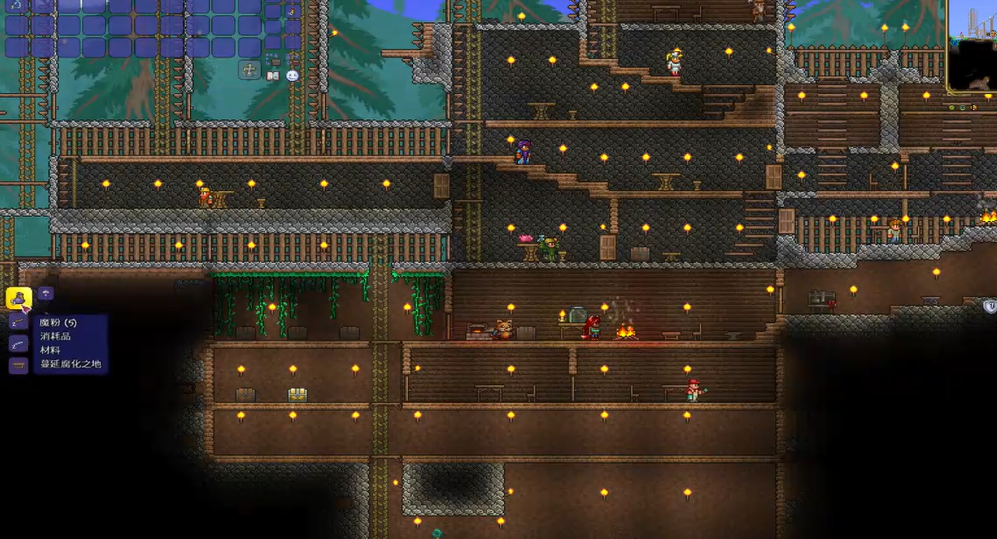This screenshot has height=539, width=997.
Task: Click the minimap in the corner
Action: coord(971,47)
